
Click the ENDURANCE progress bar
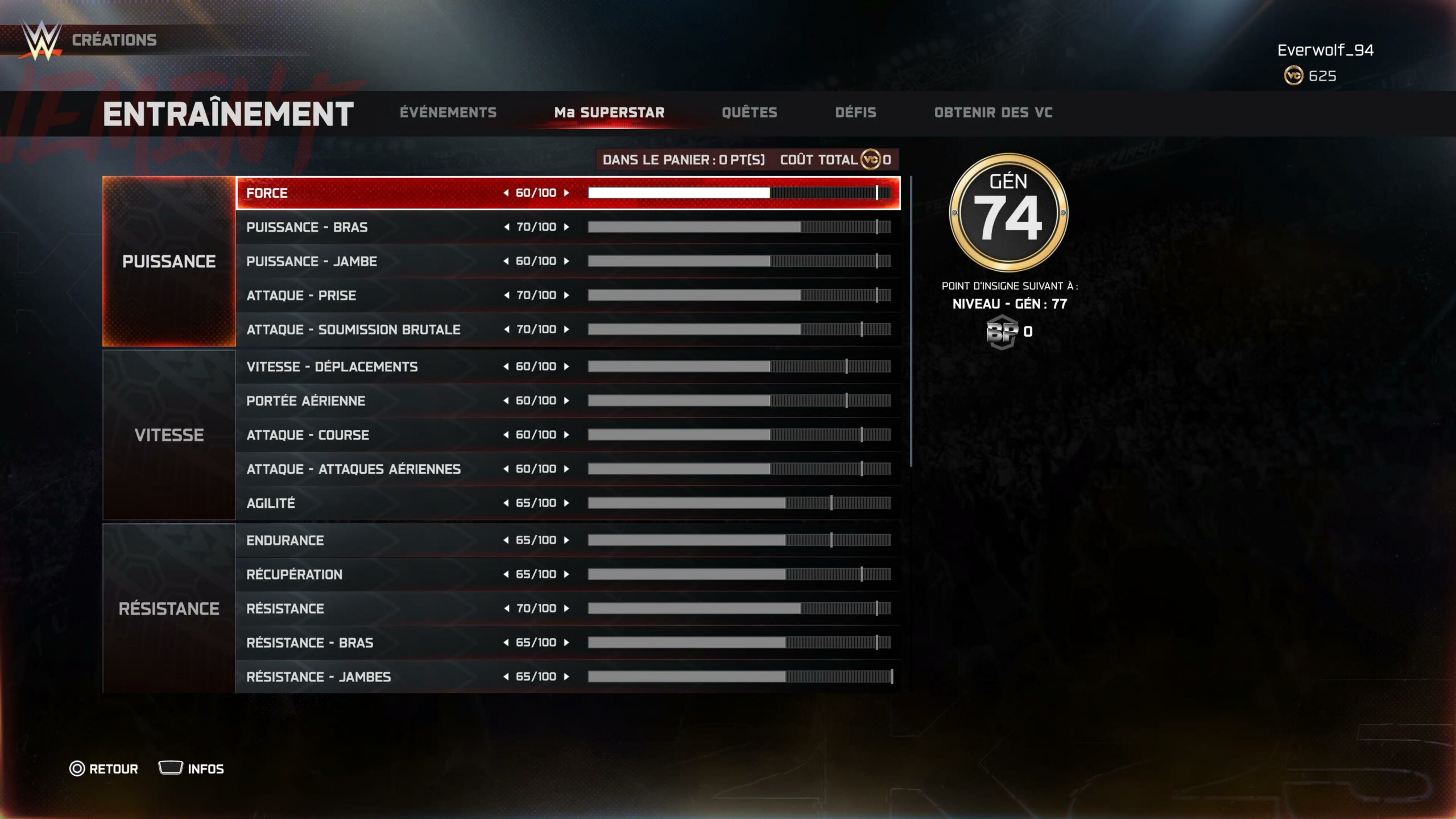739,540
